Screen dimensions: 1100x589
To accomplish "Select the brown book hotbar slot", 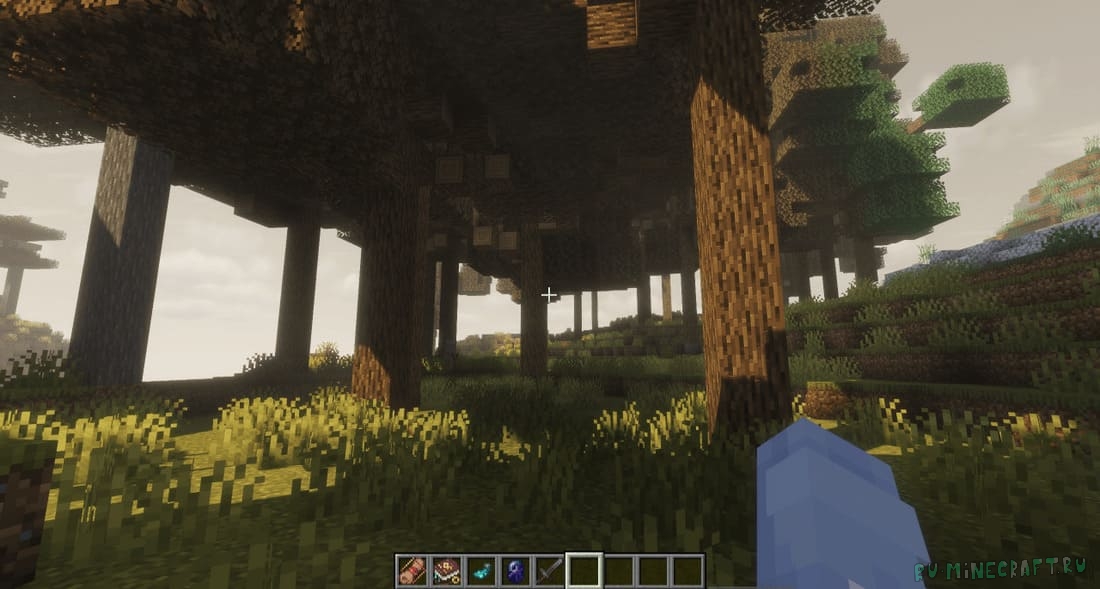I will (x=446, y=571).
